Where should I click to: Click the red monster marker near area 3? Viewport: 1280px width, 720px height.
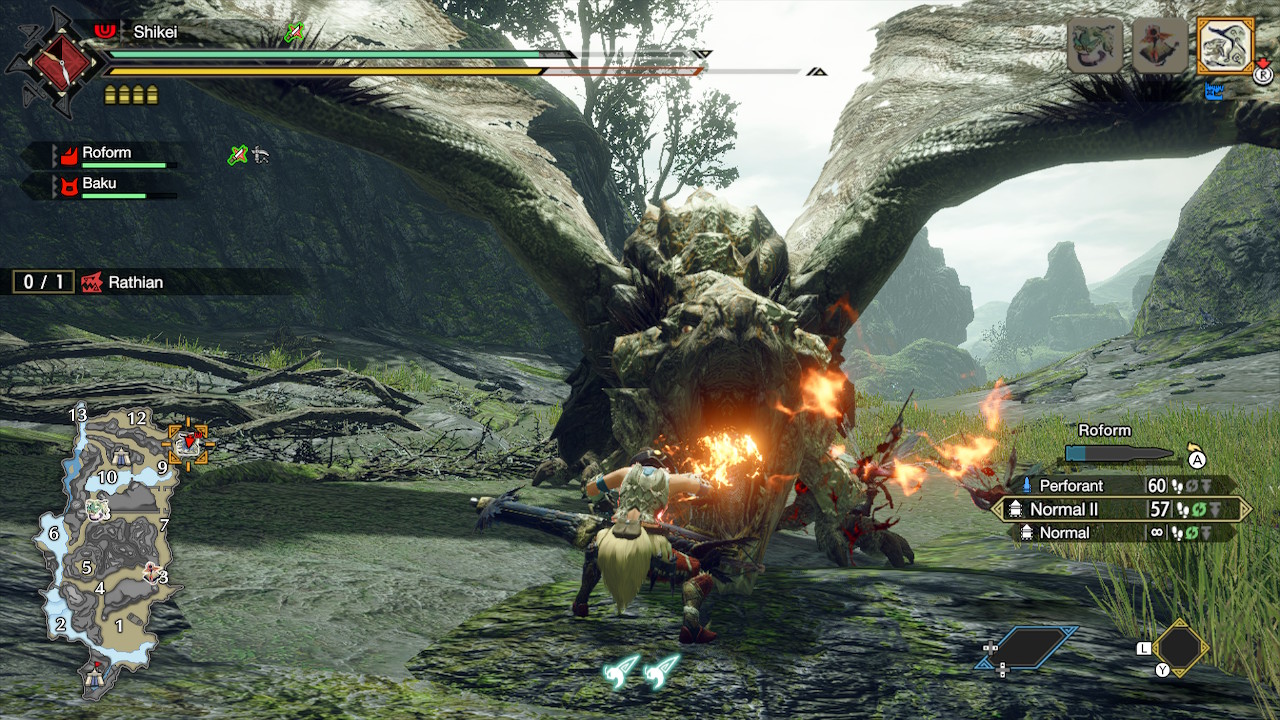pos(152,571)
